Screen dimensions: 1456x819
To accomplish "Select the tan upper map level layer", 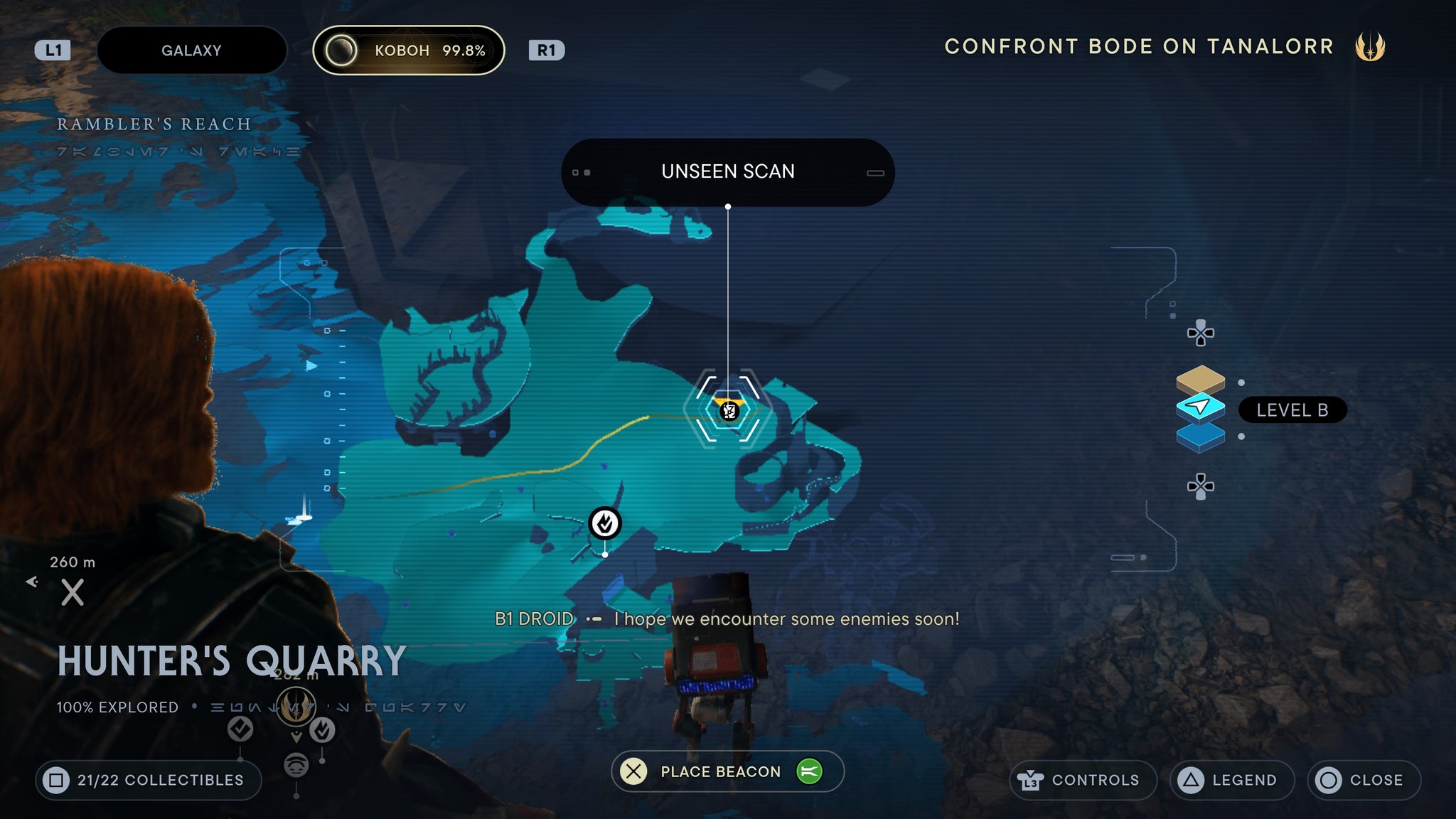I will click(x=1200, y=379).
